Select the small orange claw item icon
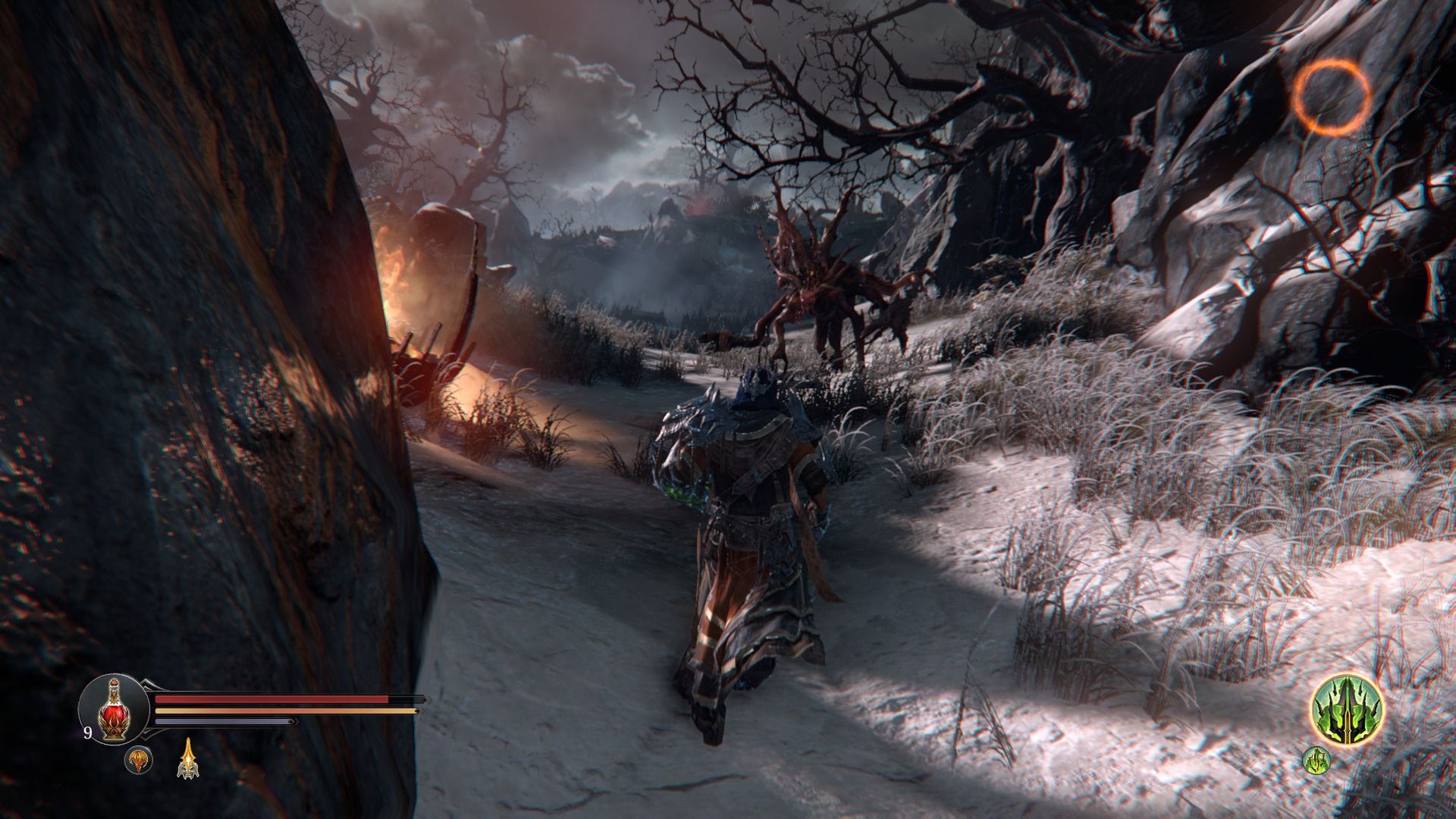 (139, 760)
